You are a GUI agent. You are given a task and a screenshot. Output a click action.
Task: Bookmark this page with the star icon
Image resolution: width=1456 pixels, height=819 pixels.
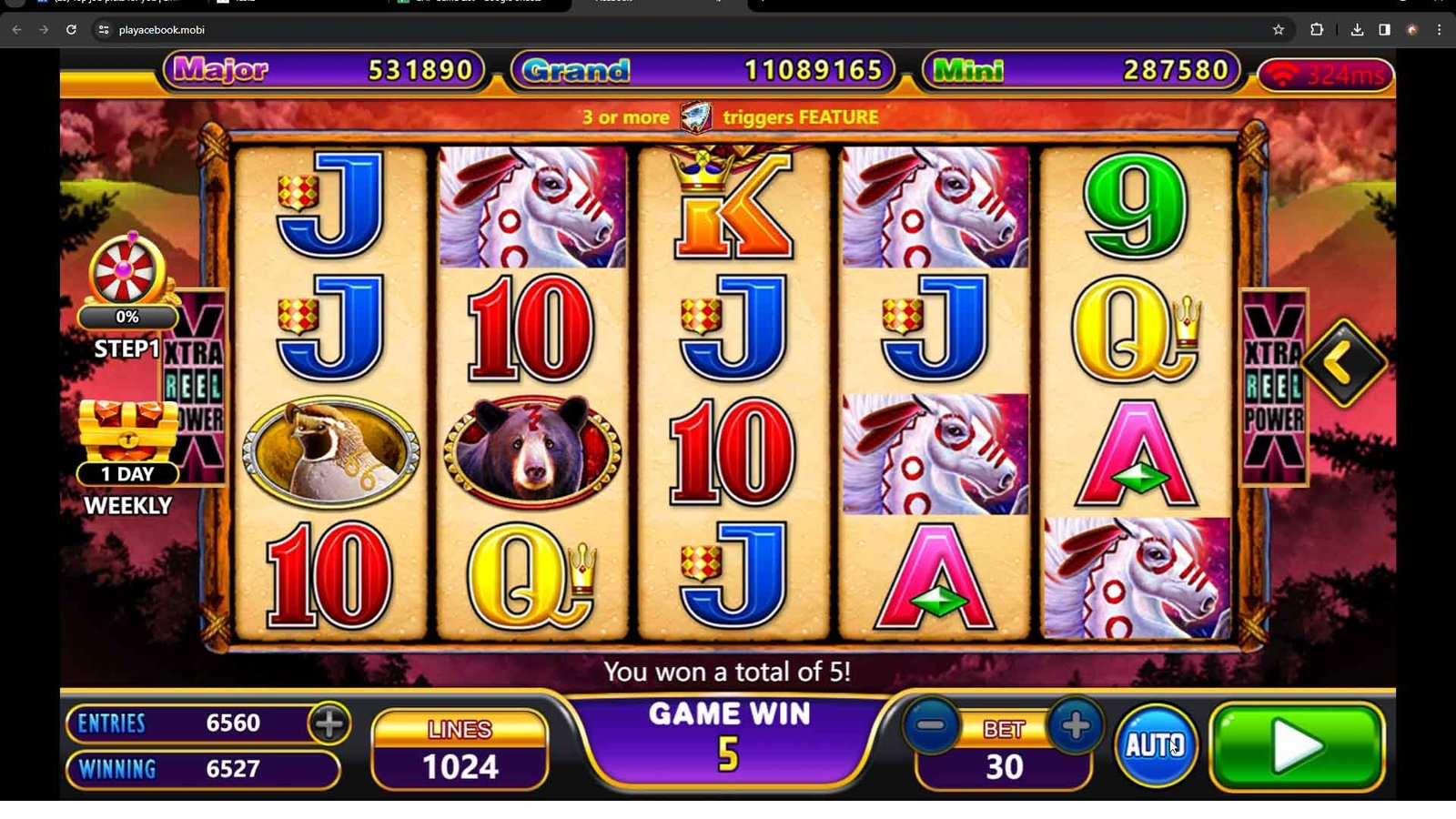(1278, 30)
